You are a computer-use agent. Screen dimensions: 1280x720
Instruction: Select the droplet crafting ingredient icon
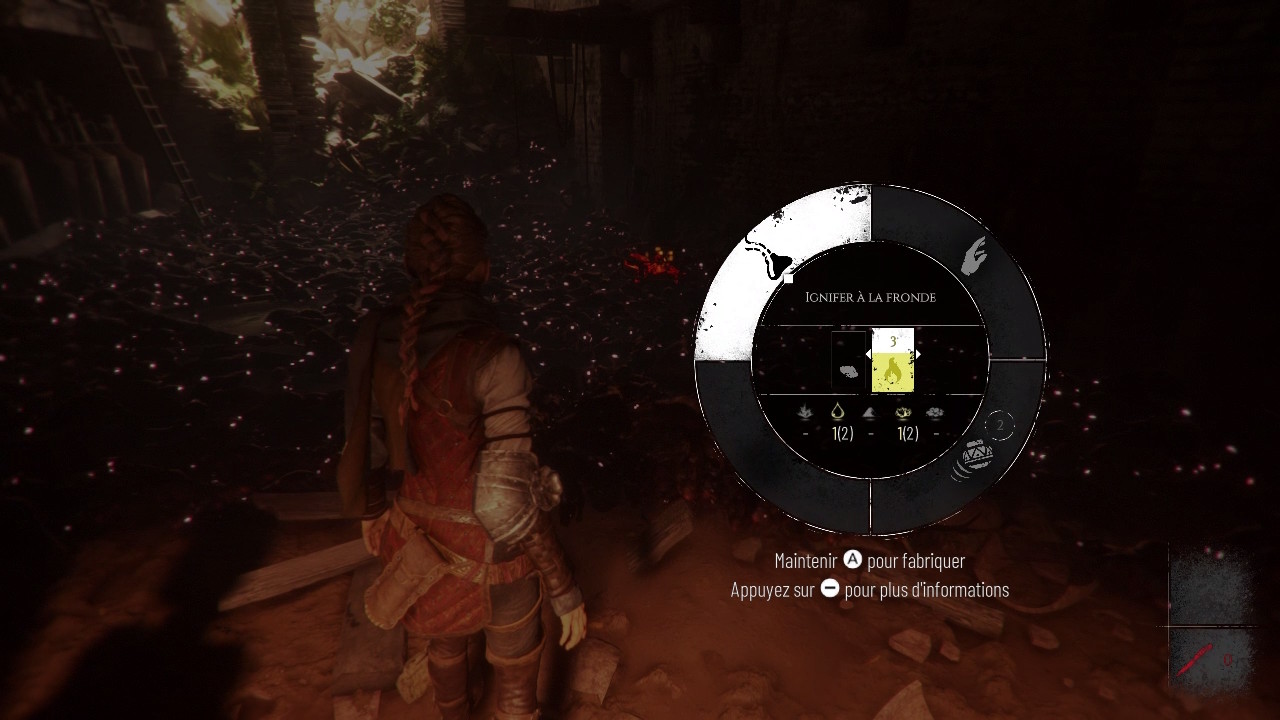point(838,412)
